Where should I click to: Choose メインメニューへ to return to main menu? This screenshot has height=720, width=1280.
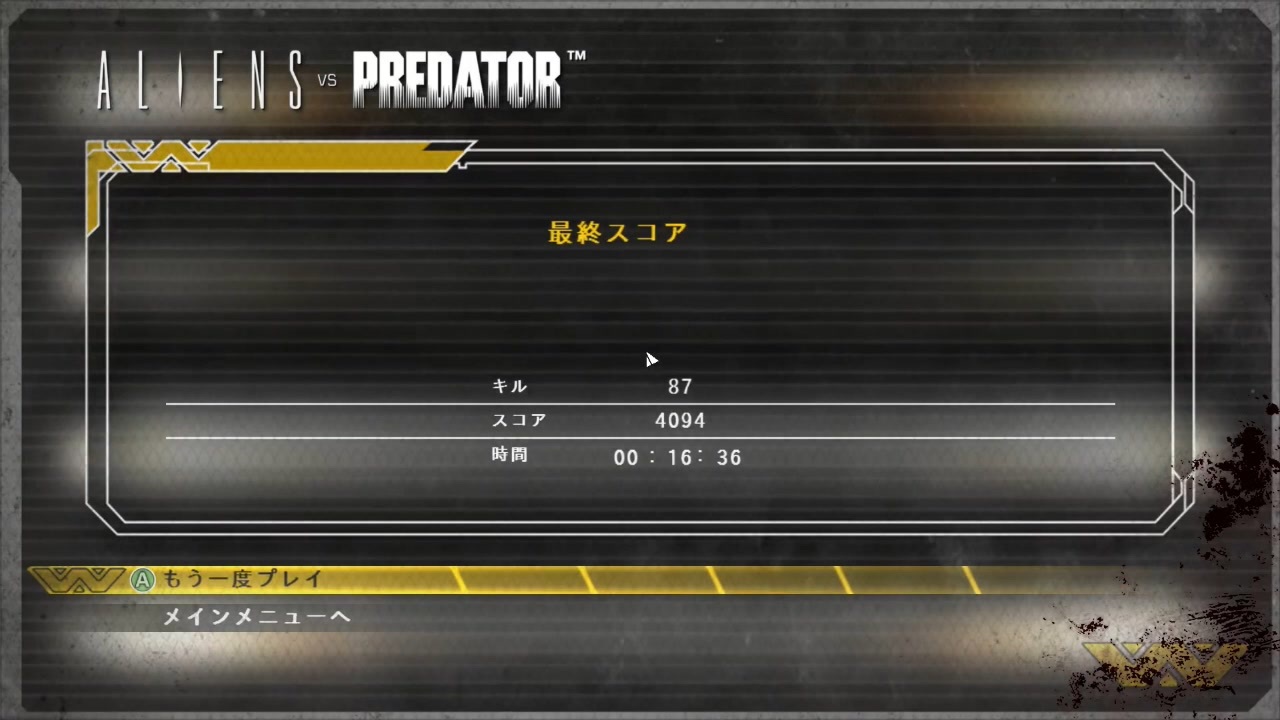(x=255, y=617)
